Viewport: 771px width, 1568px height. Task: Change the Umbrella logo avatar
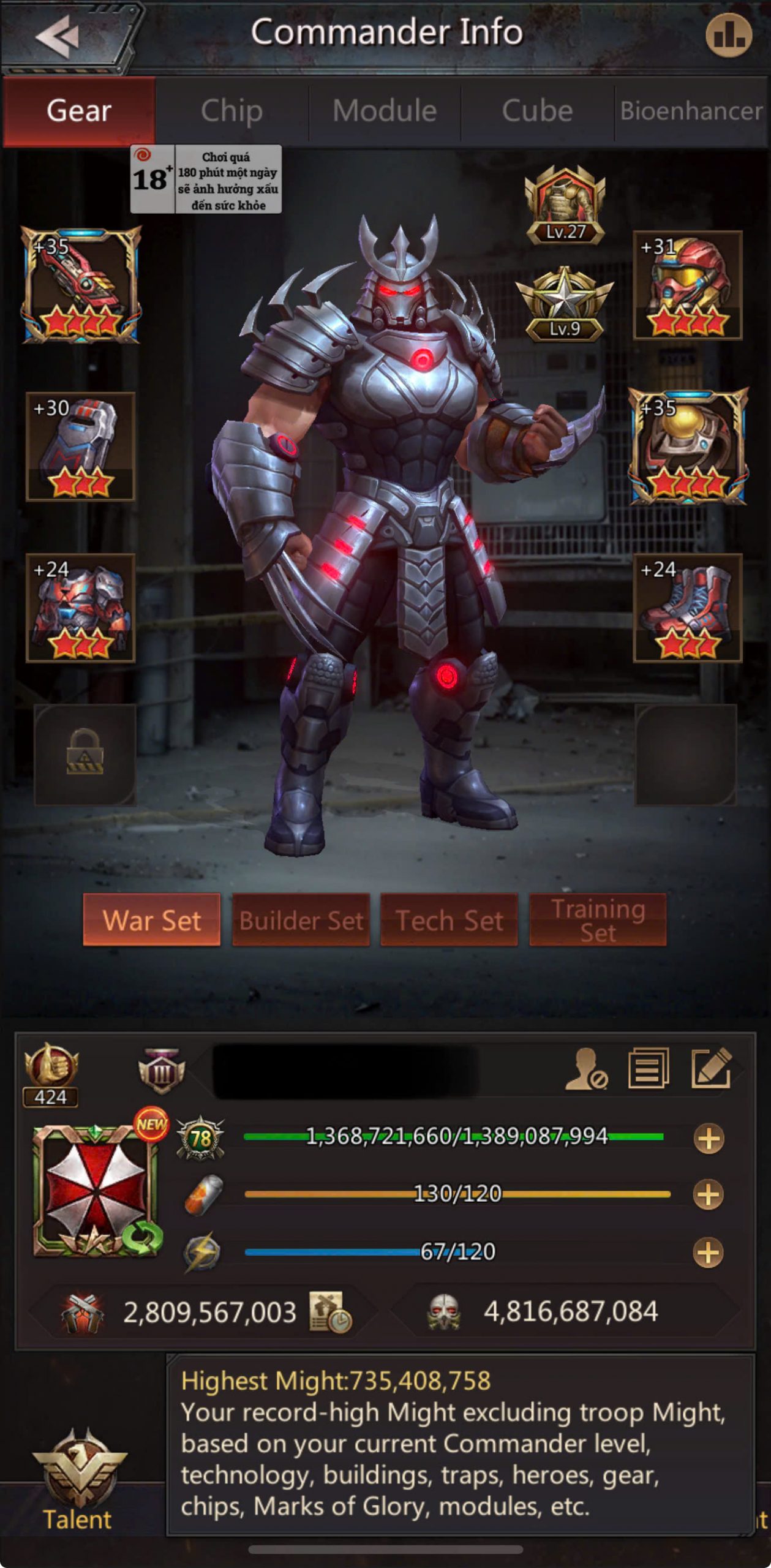(96, 1190)
